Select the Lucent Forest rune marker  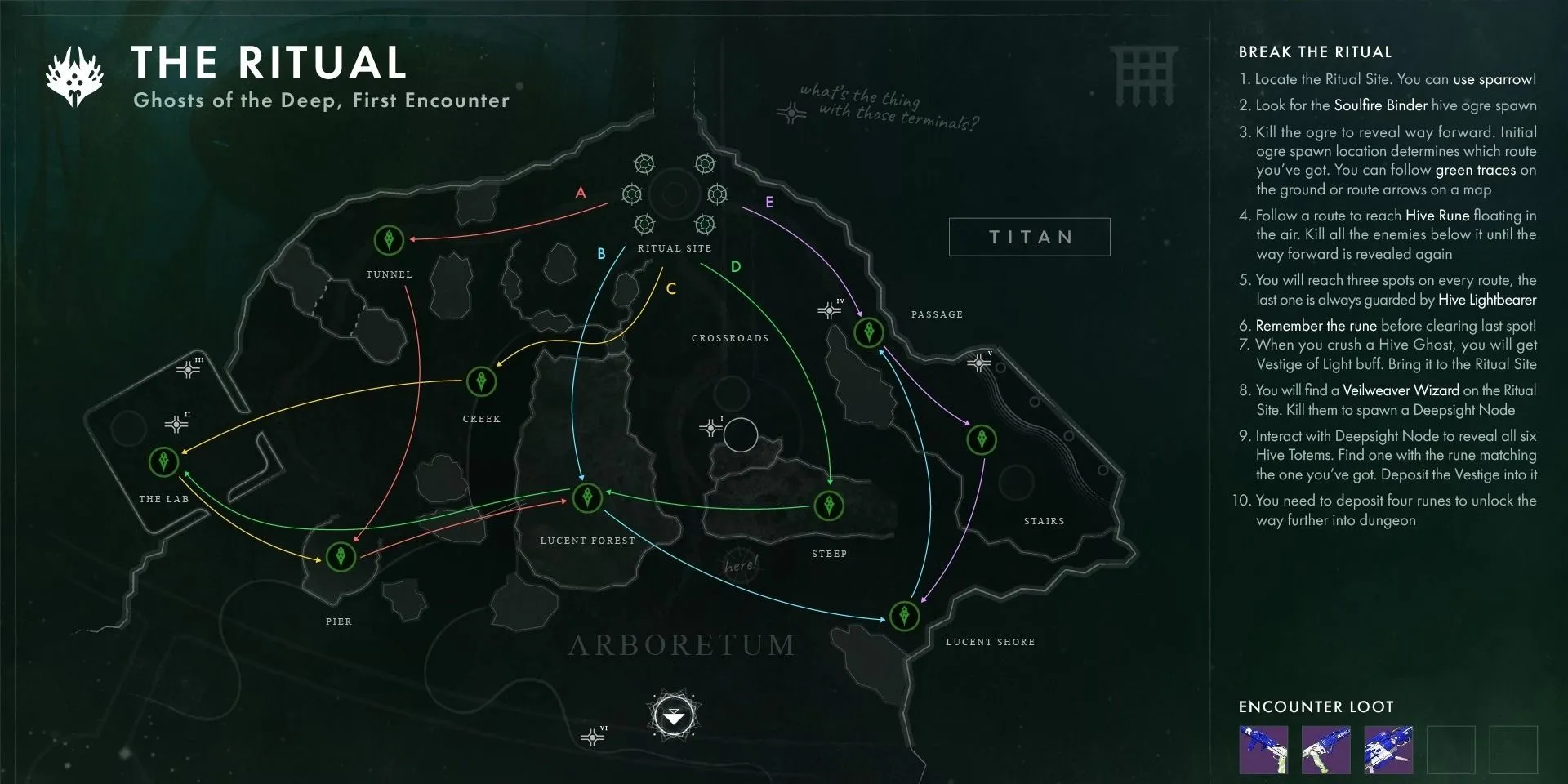(587, 497)
